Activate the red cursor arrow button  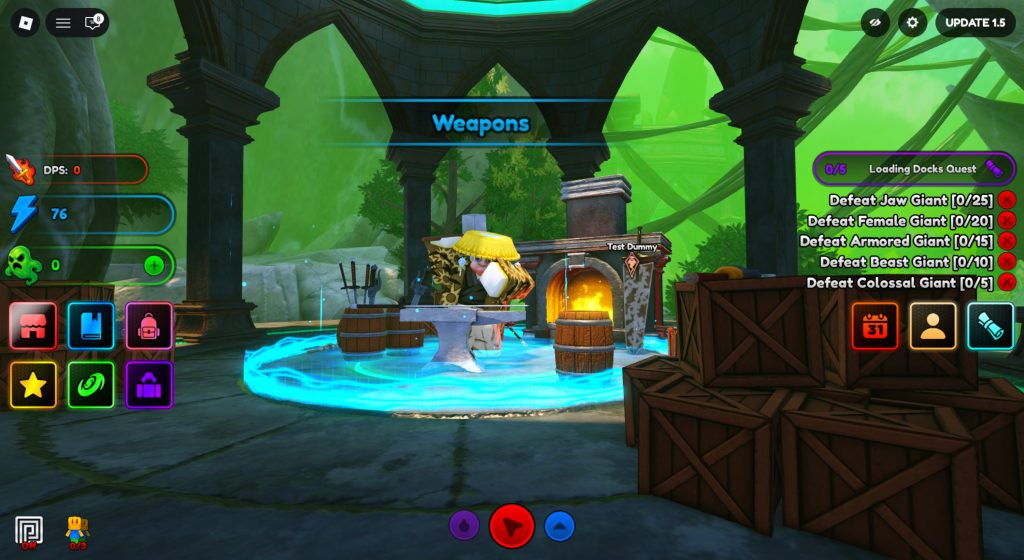512,525
